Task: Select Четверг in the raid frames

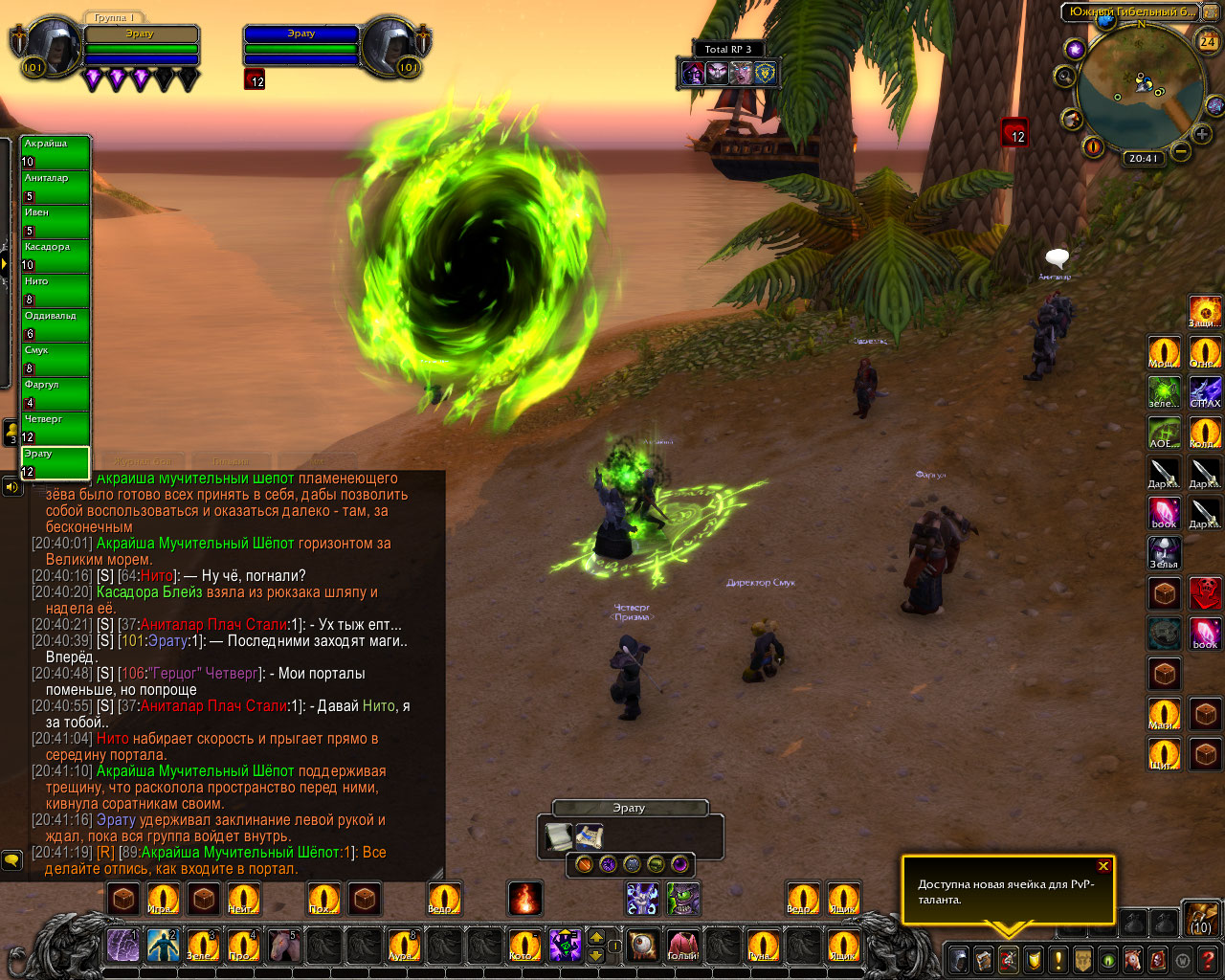Action: point(56,428)
